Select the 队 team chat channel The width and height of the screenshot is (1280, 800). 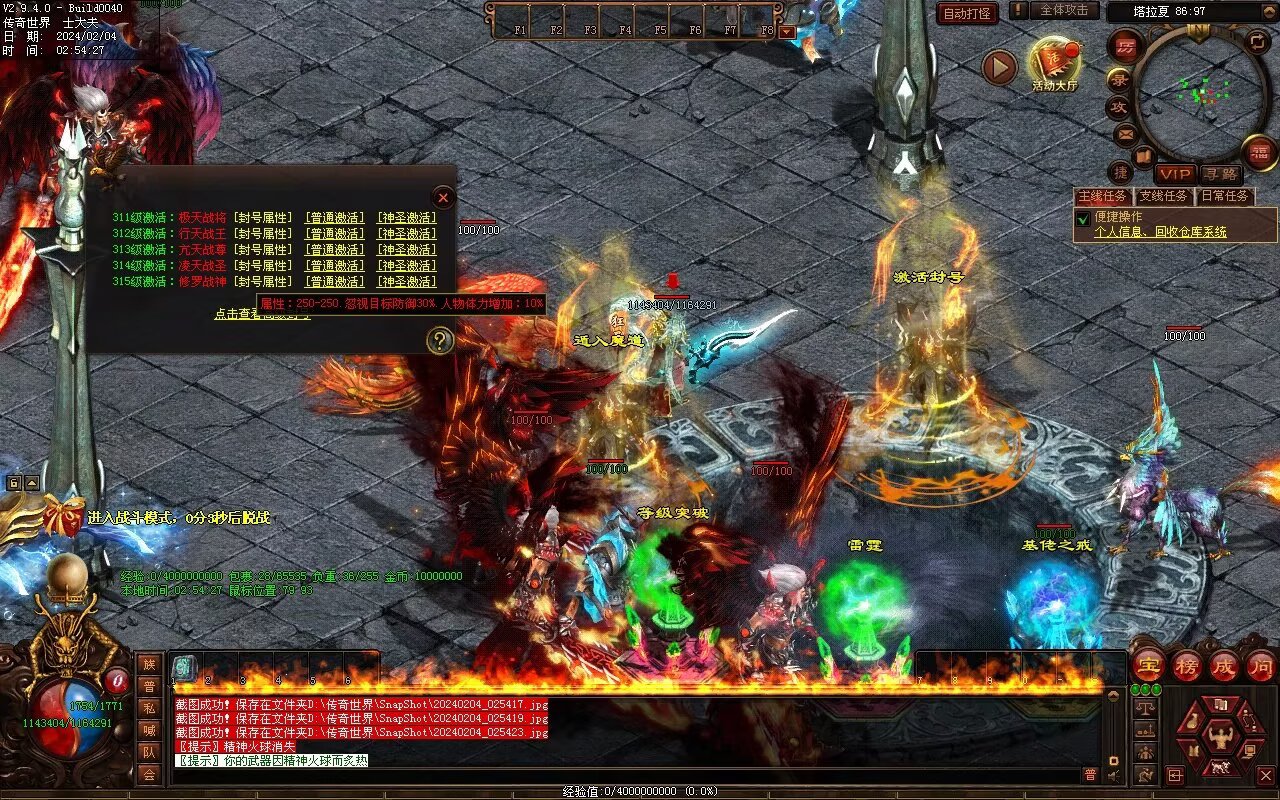click(x=149, y=752)
